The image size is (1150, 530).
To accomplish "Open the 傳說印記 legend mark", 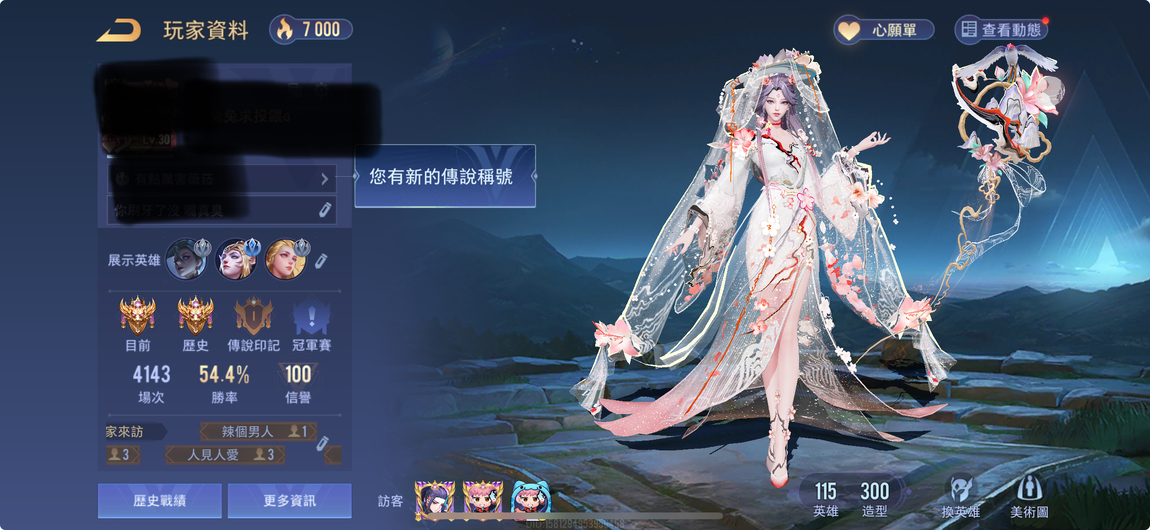I will 253,318.
